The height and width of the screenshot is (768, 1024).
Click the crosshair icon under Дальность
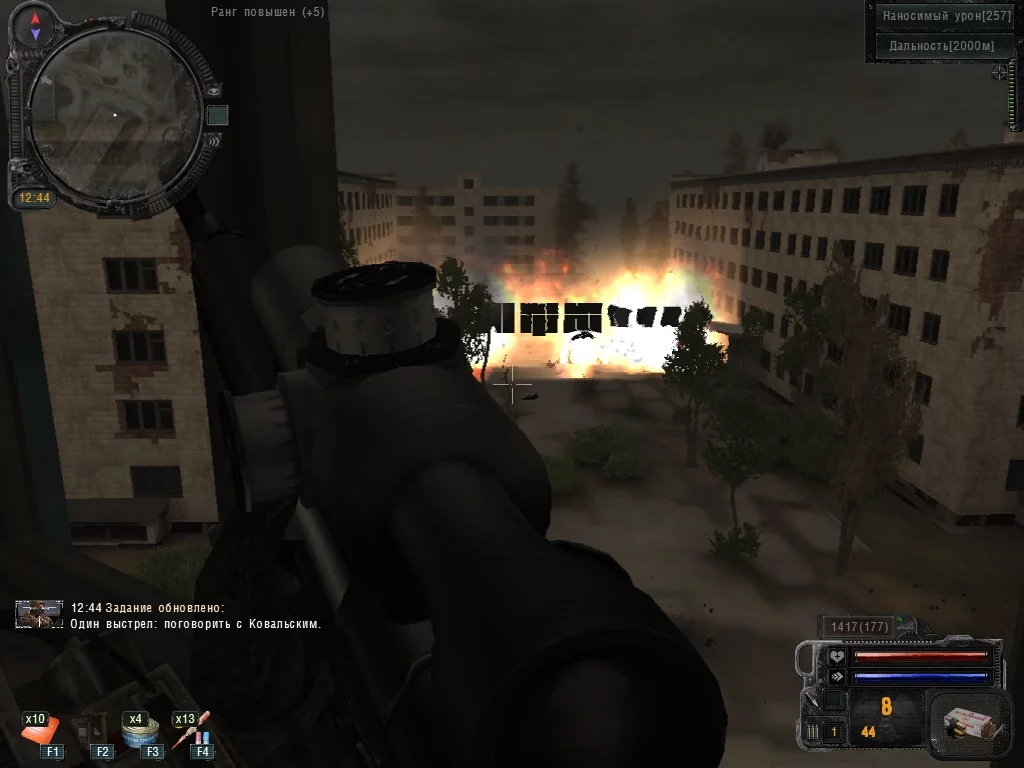999,72
